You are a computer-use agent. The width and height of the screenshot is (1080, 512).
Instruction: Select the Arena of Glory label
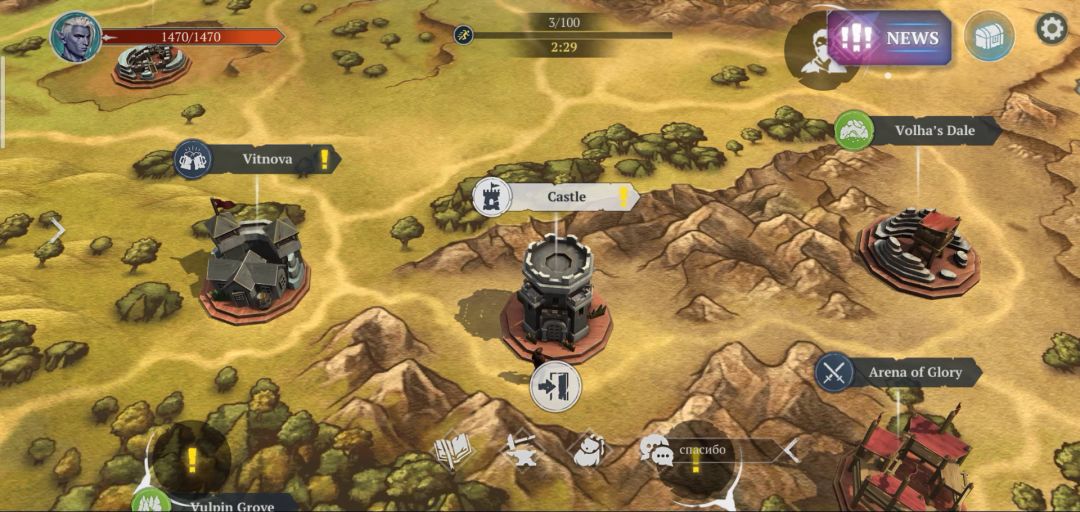pos(914,373)
